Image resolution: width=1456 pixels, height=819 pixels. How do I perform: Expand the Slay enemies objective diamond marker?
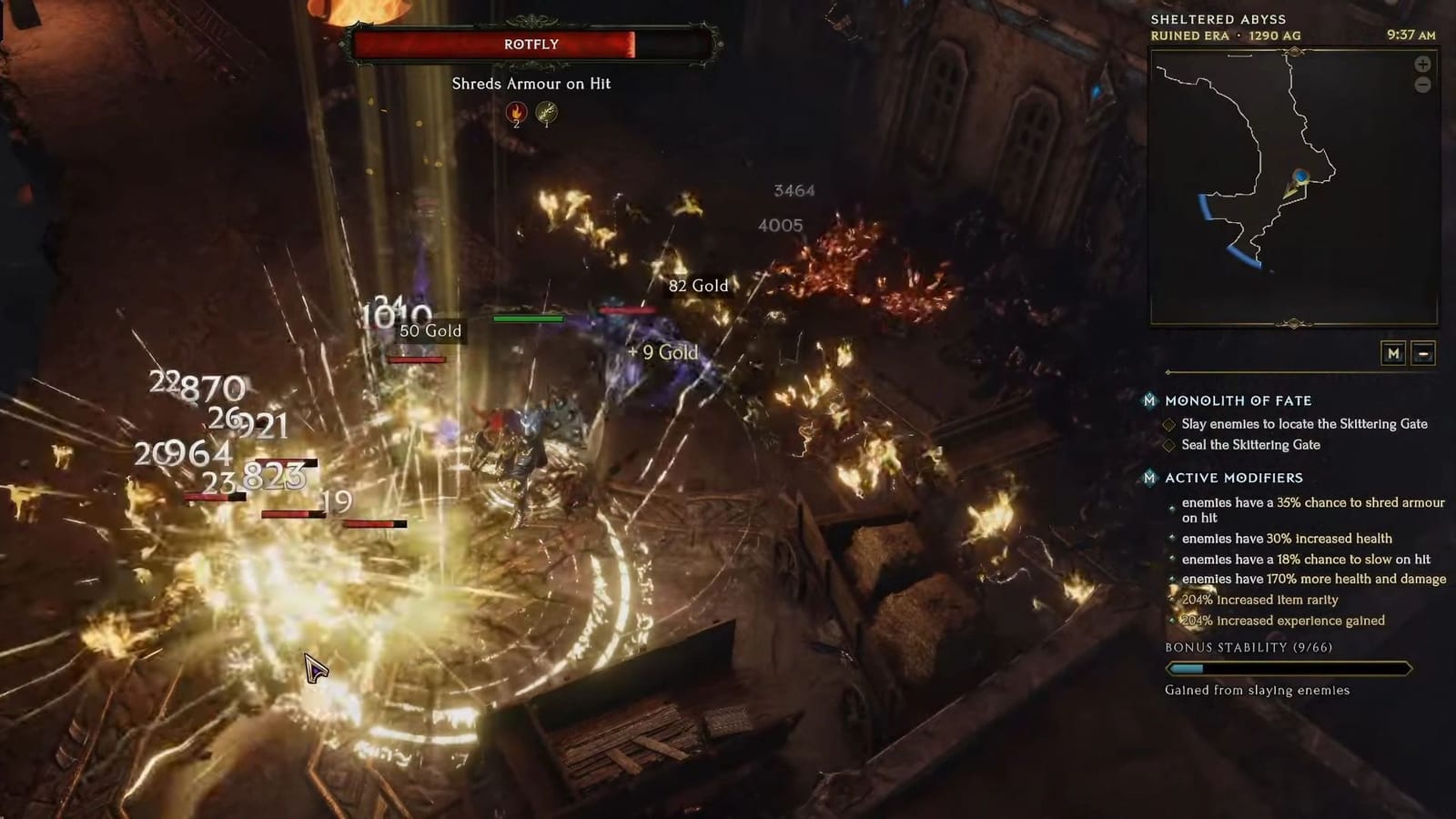click(1169, 424)
